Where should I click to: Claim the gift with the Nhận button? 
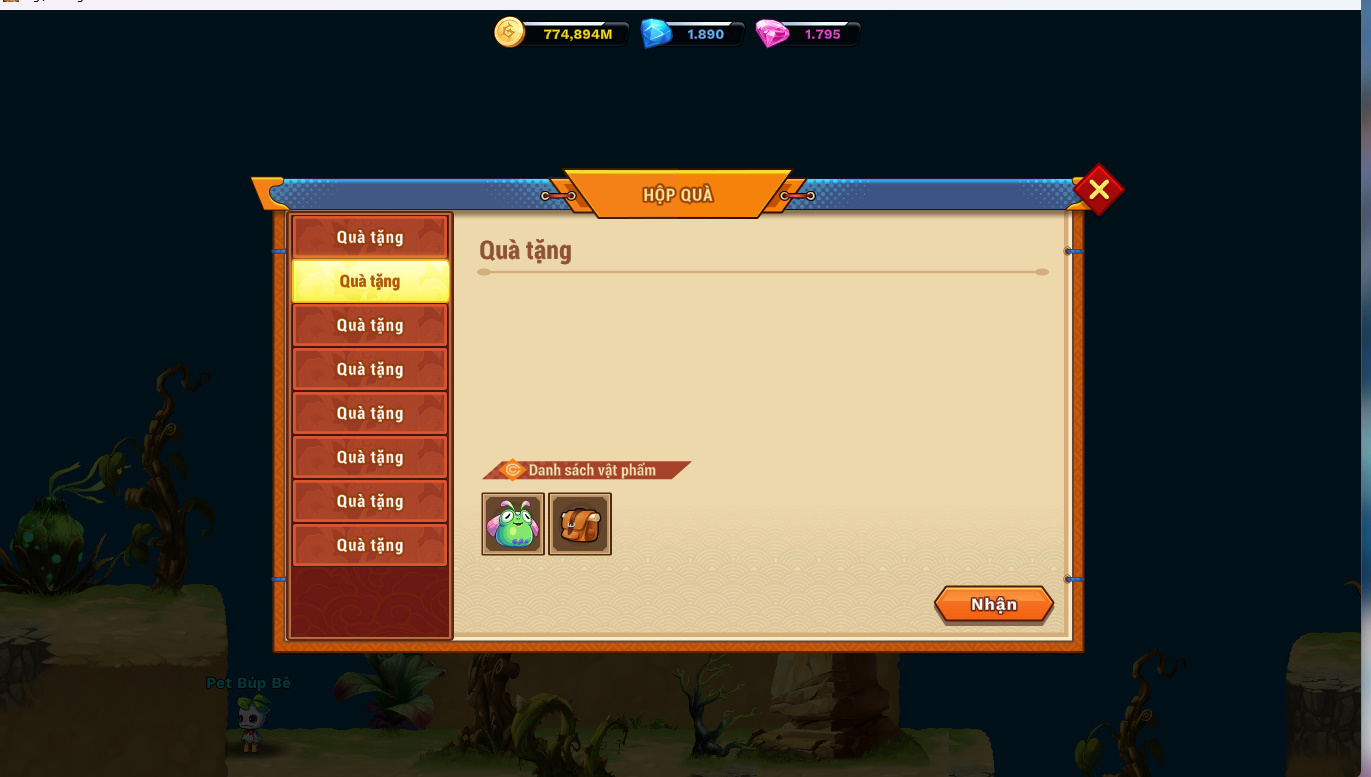(x=993, y=605)
